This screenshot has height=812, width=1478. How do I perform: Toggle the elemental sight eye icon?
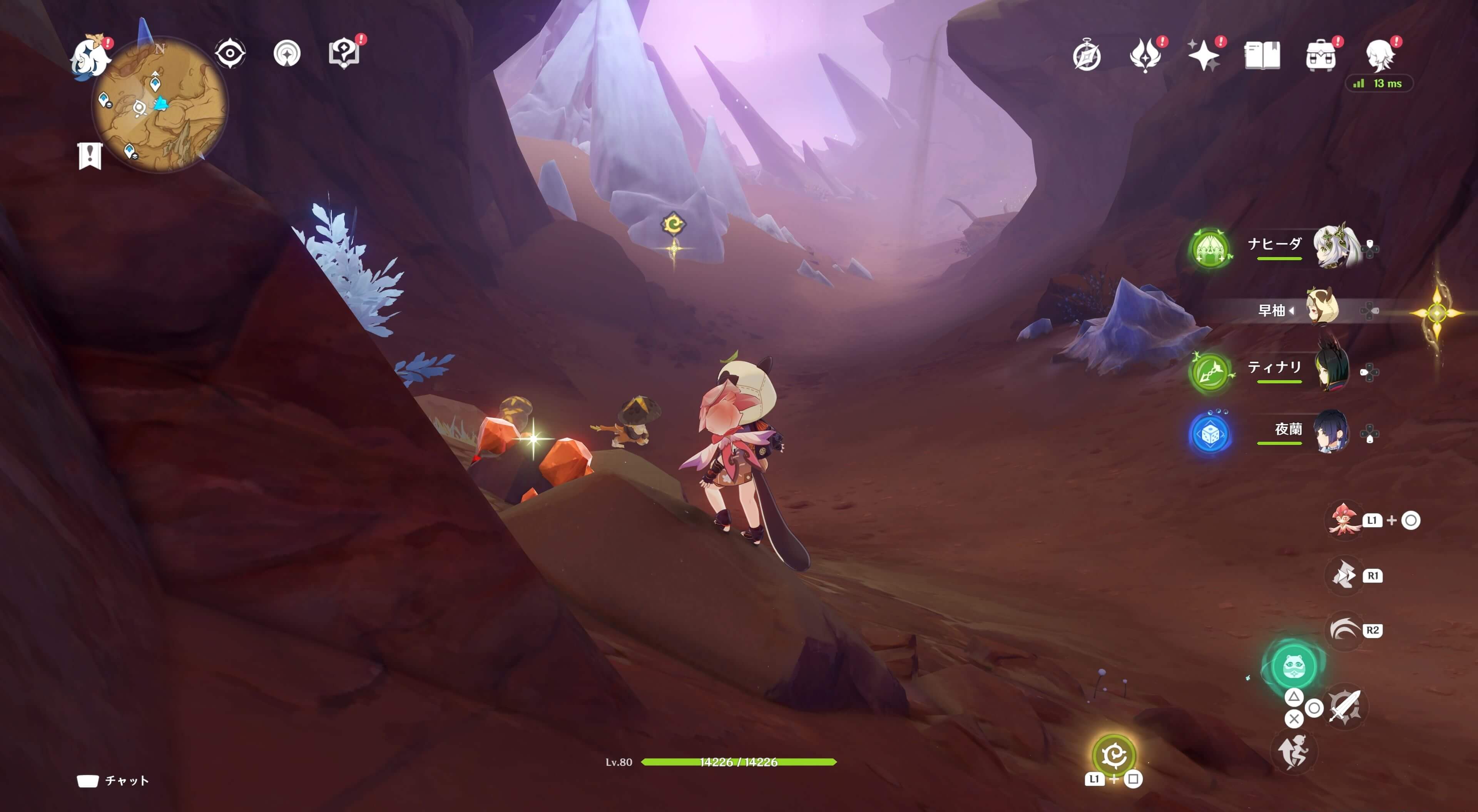click(x=230, y=54)
